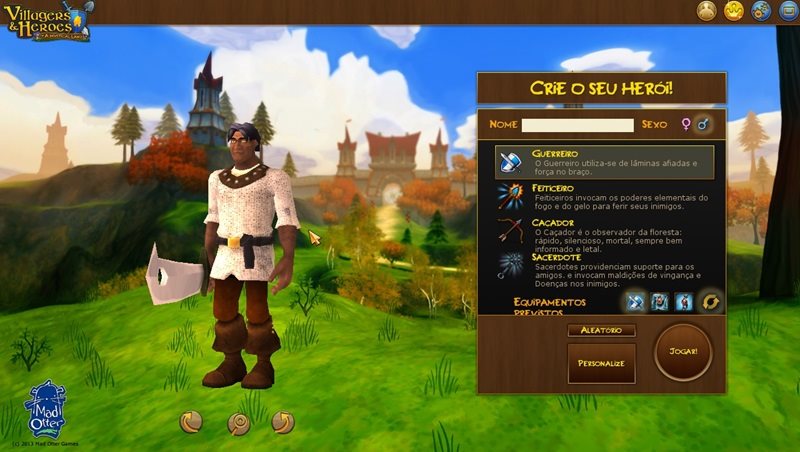Rotate the hero with the left arrow button

191,422
